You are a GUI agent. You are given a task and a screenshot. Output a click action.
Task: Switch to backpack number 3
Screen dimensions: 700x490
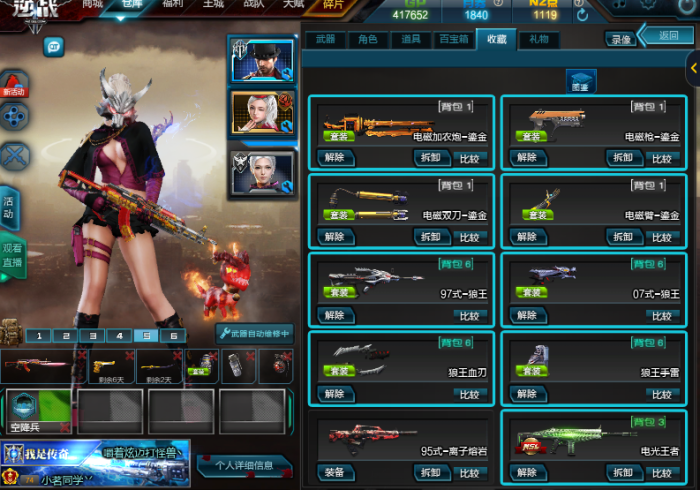[x=91, y=336]
